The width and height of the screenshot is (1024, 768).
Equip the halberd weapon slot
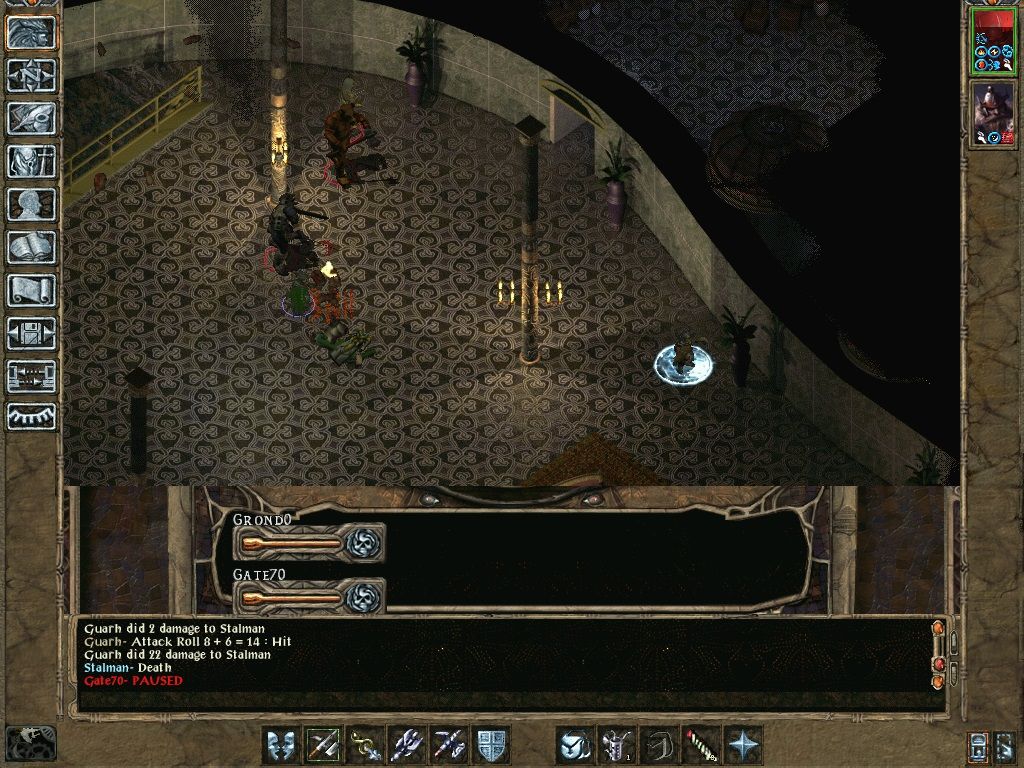pyautogui.click(x=407, y=745)
